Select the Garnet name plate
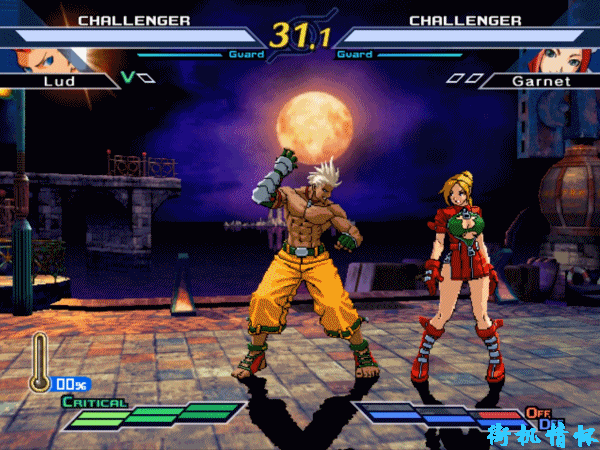Viewport: 600px width, 450px height. pyautogui.click(x=534, y=79)
